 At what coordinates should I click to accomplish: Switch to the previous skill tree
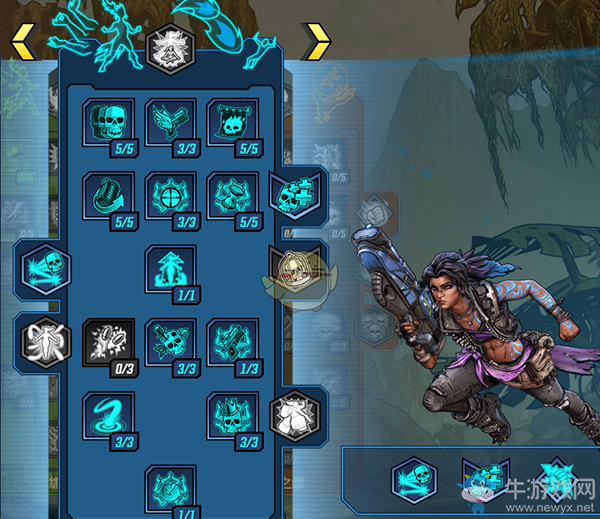point(22,41)
